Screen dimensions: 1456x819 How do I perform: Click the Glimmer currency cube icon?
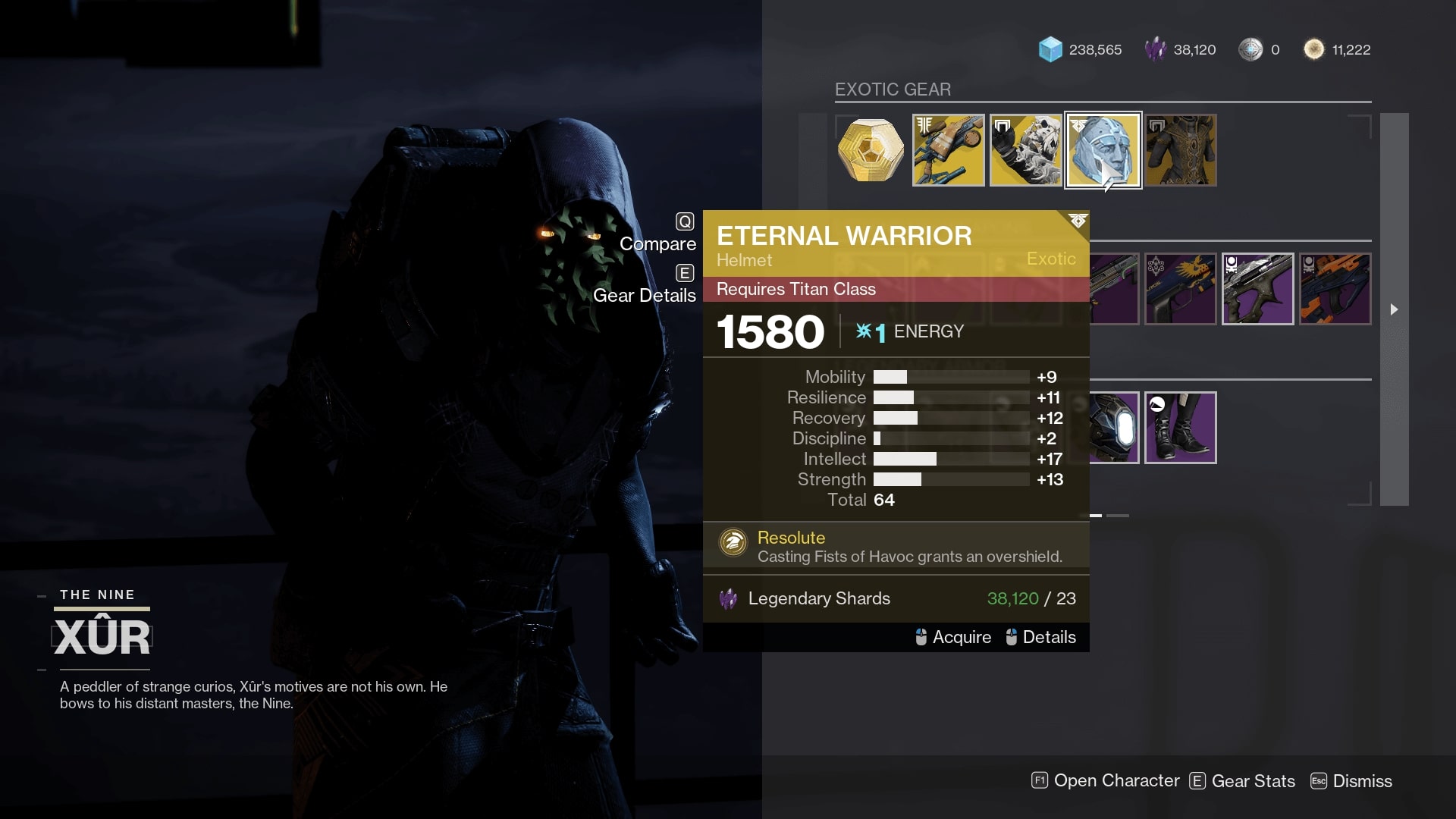click(1050, 49)
